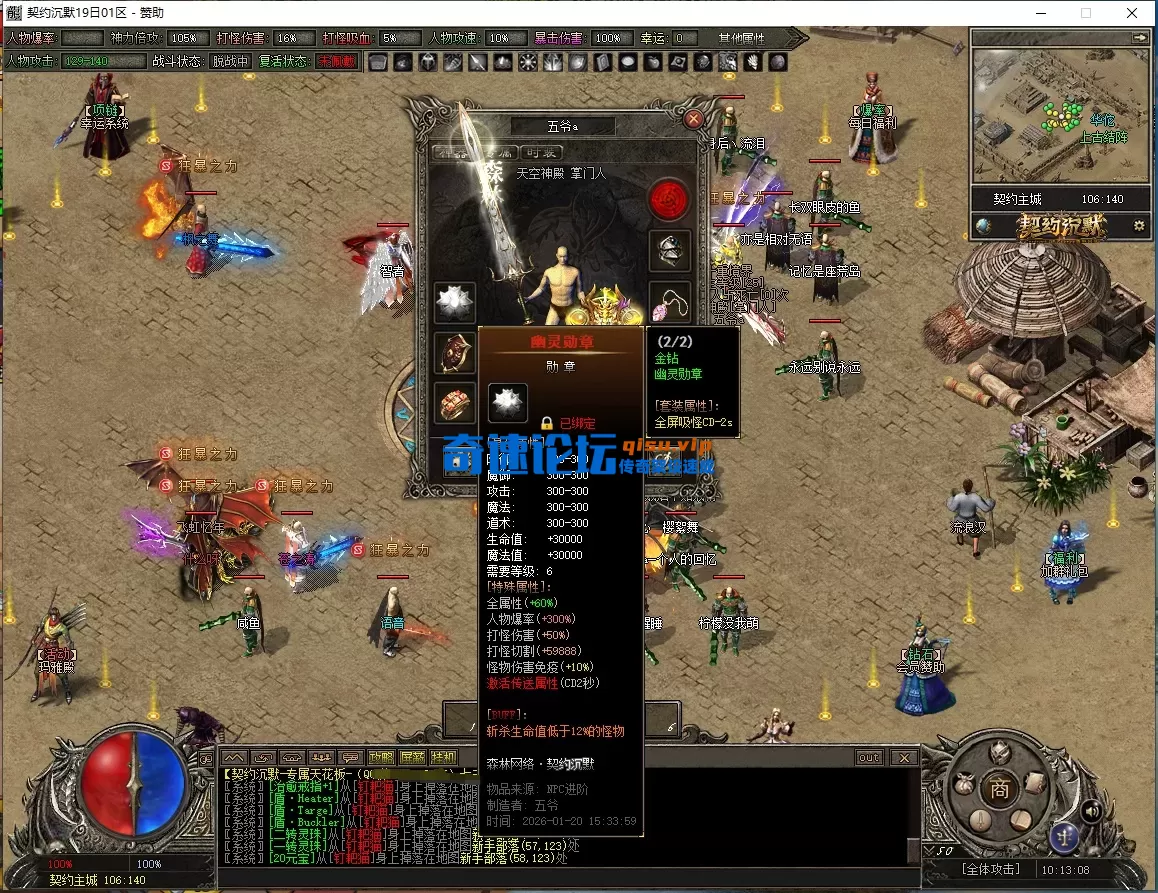Viewport: 1158px width, 893px height.
Task: Switch to the 时装 tab
Action: [541, 152]
